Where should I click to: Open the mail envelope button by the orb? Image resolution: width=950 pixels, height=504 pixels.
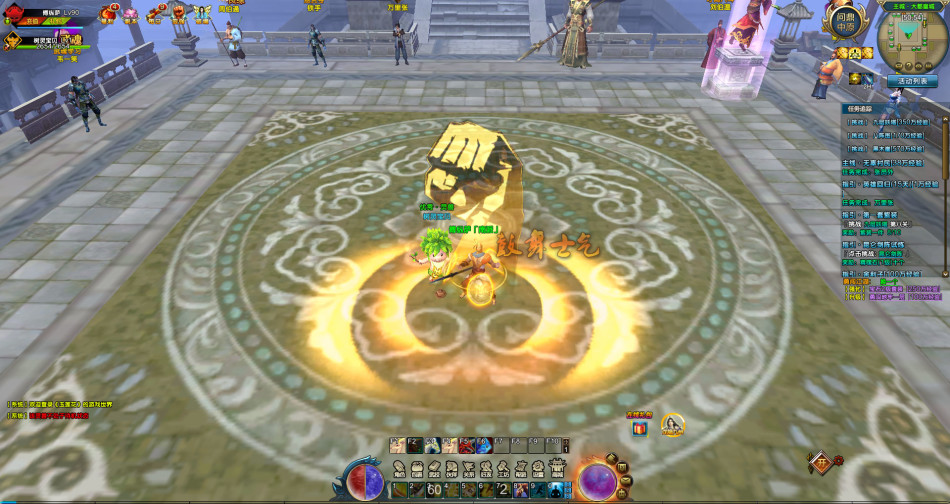tap(626, 481)
